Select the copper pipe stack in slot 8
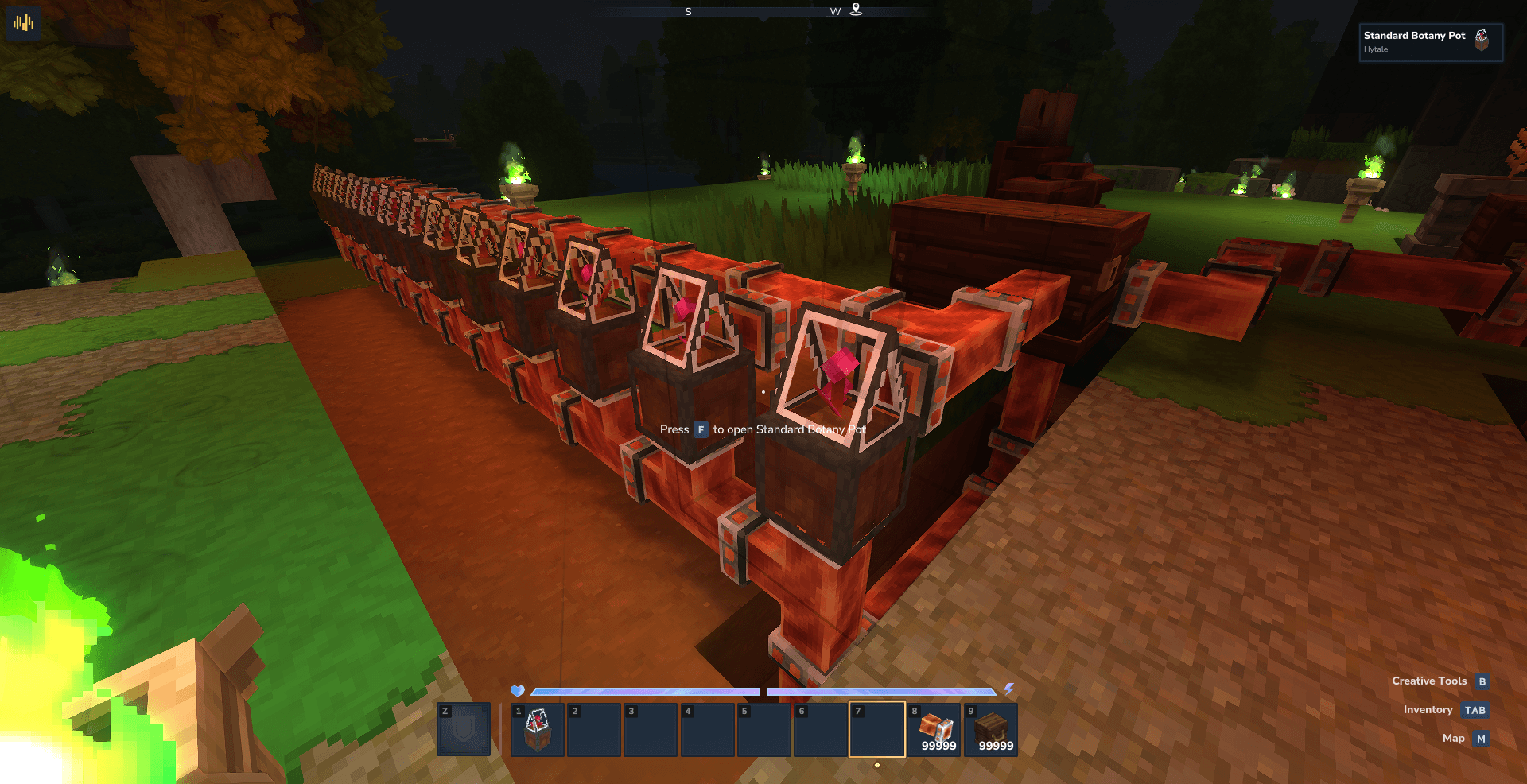This screenshot has width=1527, height=784. [935, 729]
